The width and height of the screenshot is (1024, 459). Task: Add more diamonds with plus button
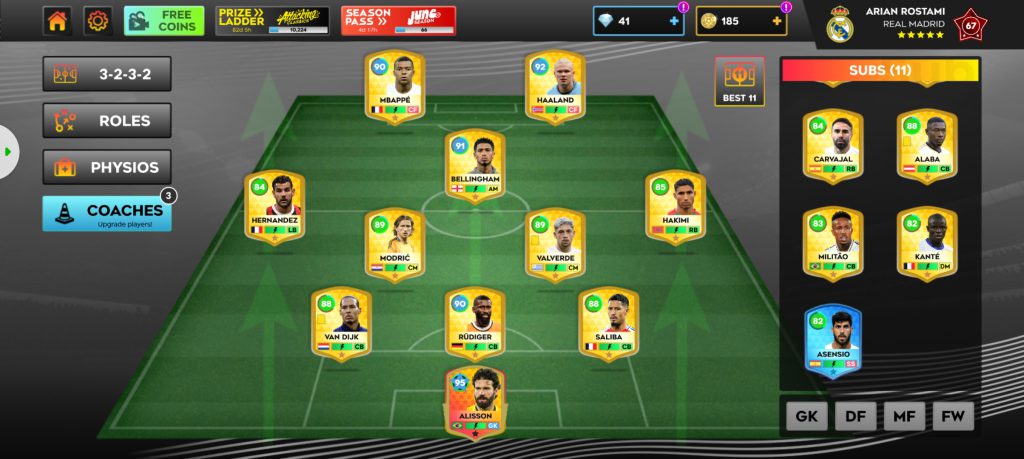pyautogui.click(x=674, y=21)
